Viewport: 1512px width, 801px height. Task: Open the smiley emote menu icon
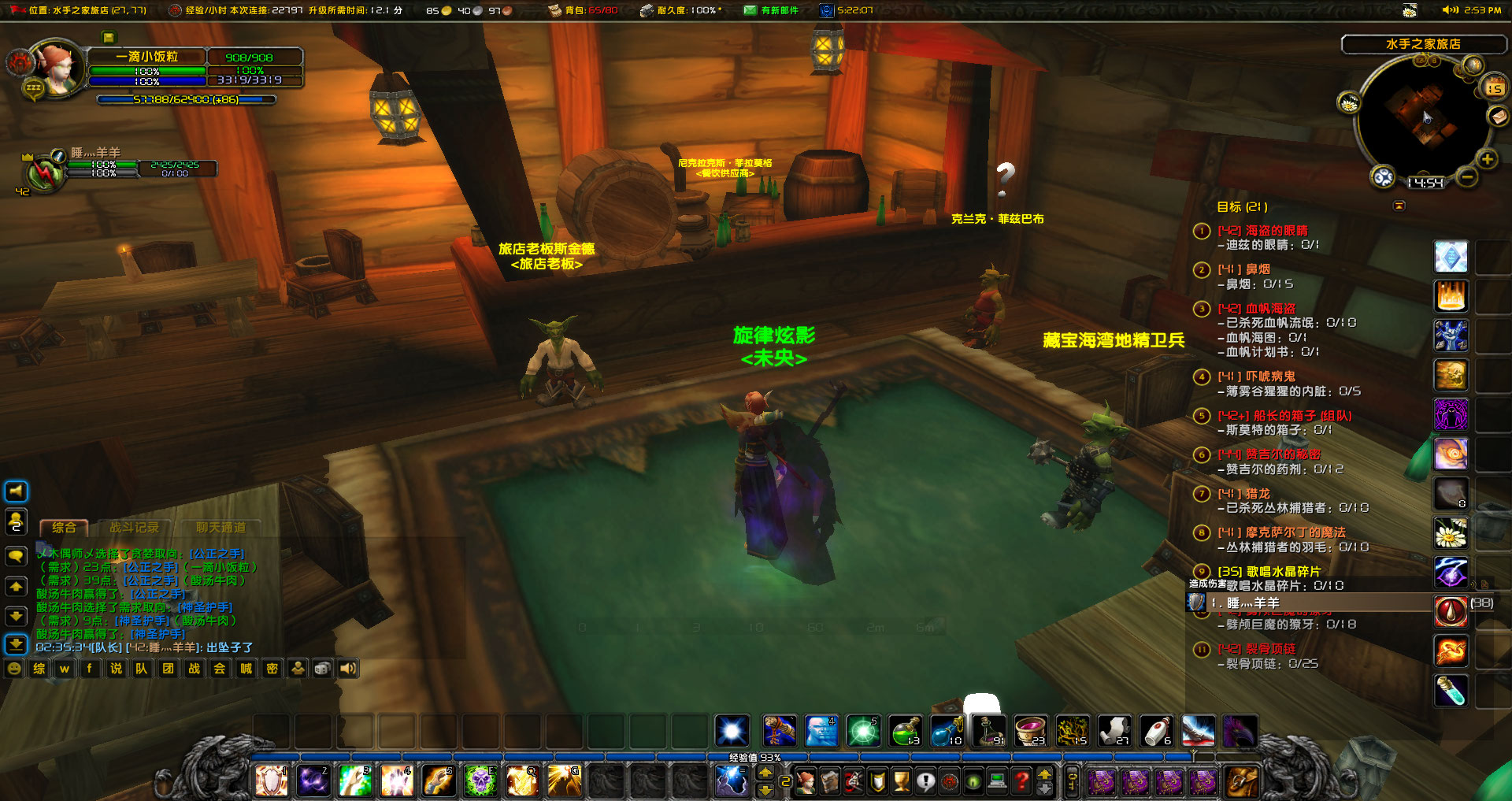[x=13, y=669]
